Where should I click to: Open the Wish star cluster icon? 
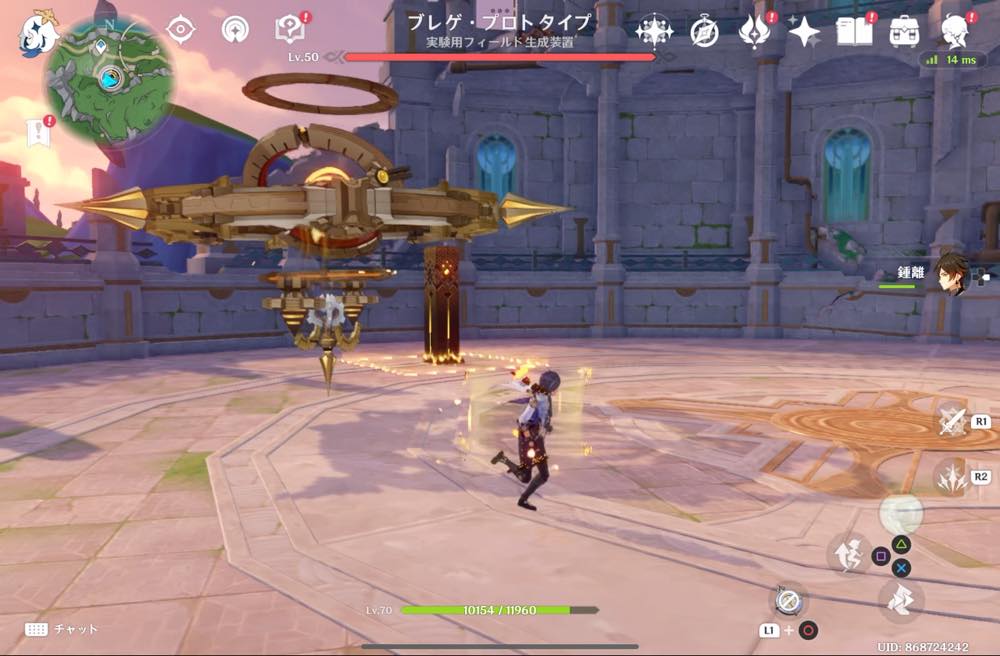654,32
